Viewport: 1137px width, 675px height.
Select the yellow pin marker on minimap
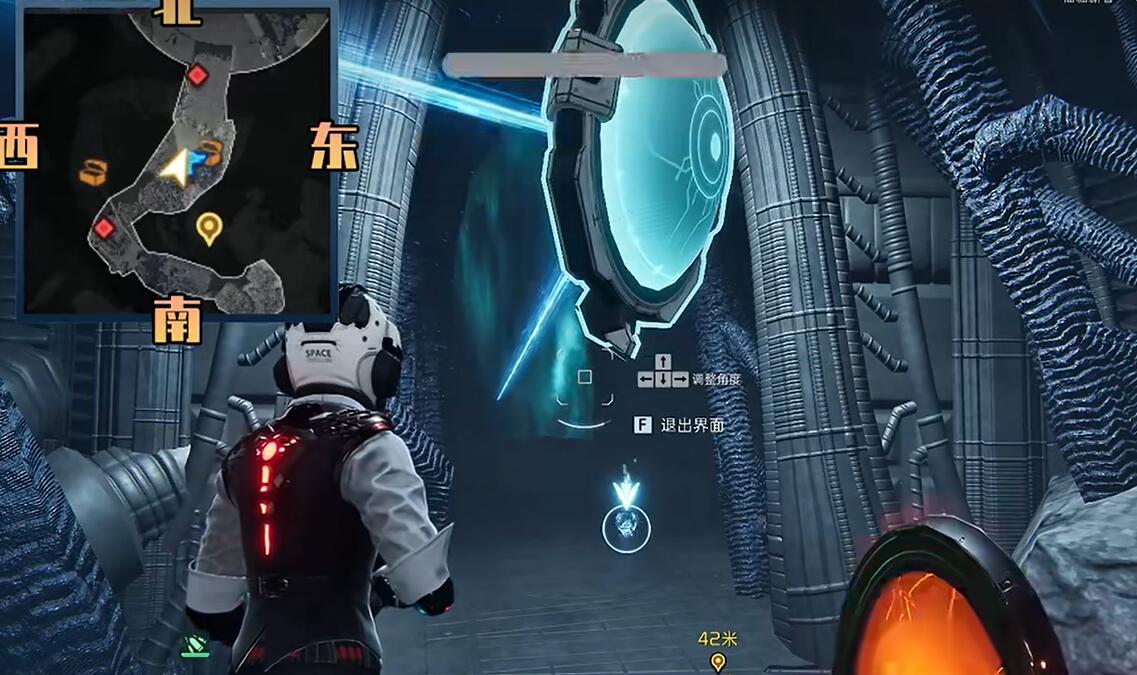[208, 228]
